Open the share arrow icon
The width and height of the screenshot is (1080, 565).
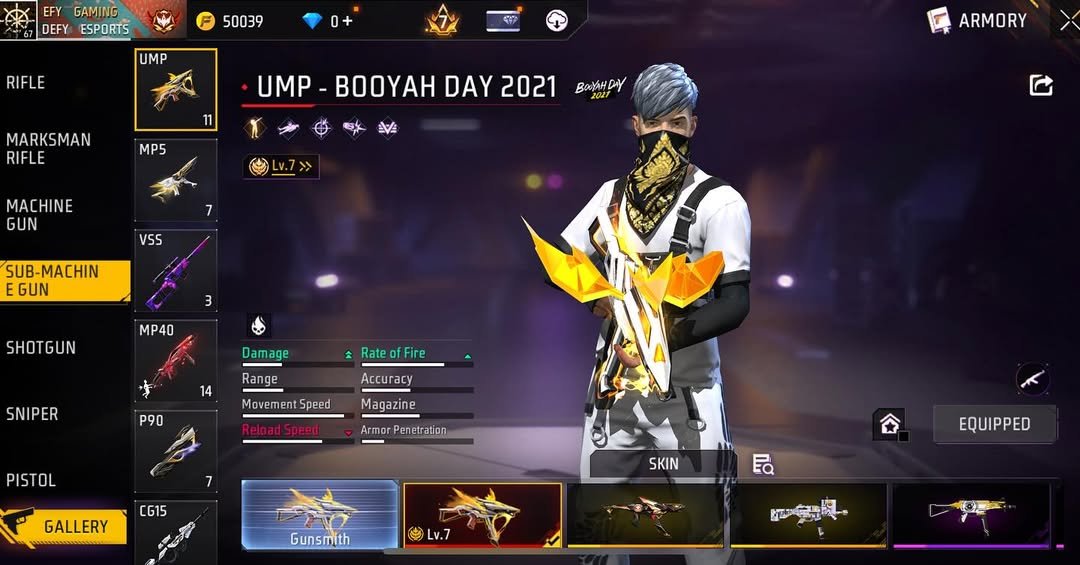(x=1041, y=86)
